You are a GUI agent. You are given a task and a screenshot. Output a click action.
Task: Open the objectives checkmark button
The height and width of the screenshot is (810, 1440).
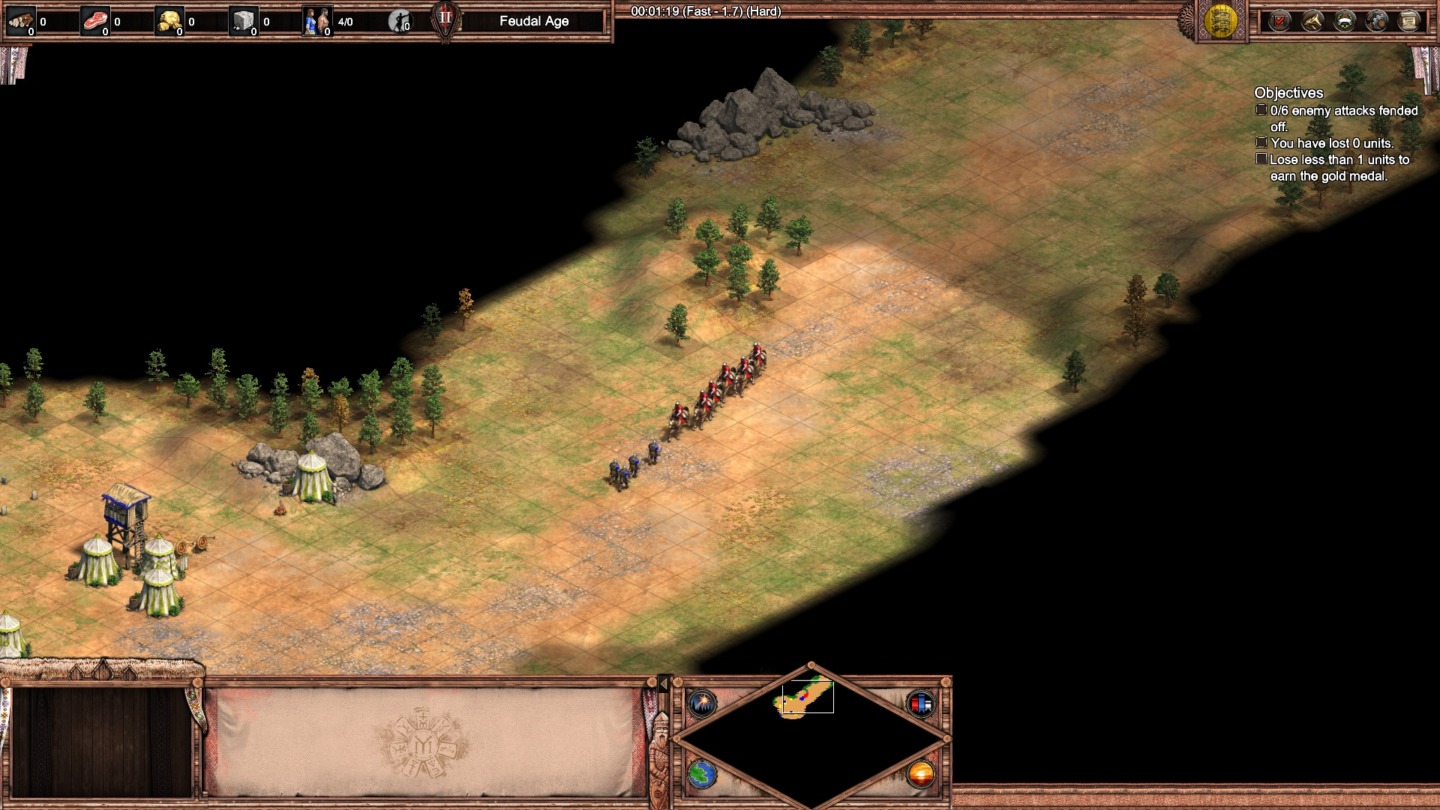(1280, 20)
